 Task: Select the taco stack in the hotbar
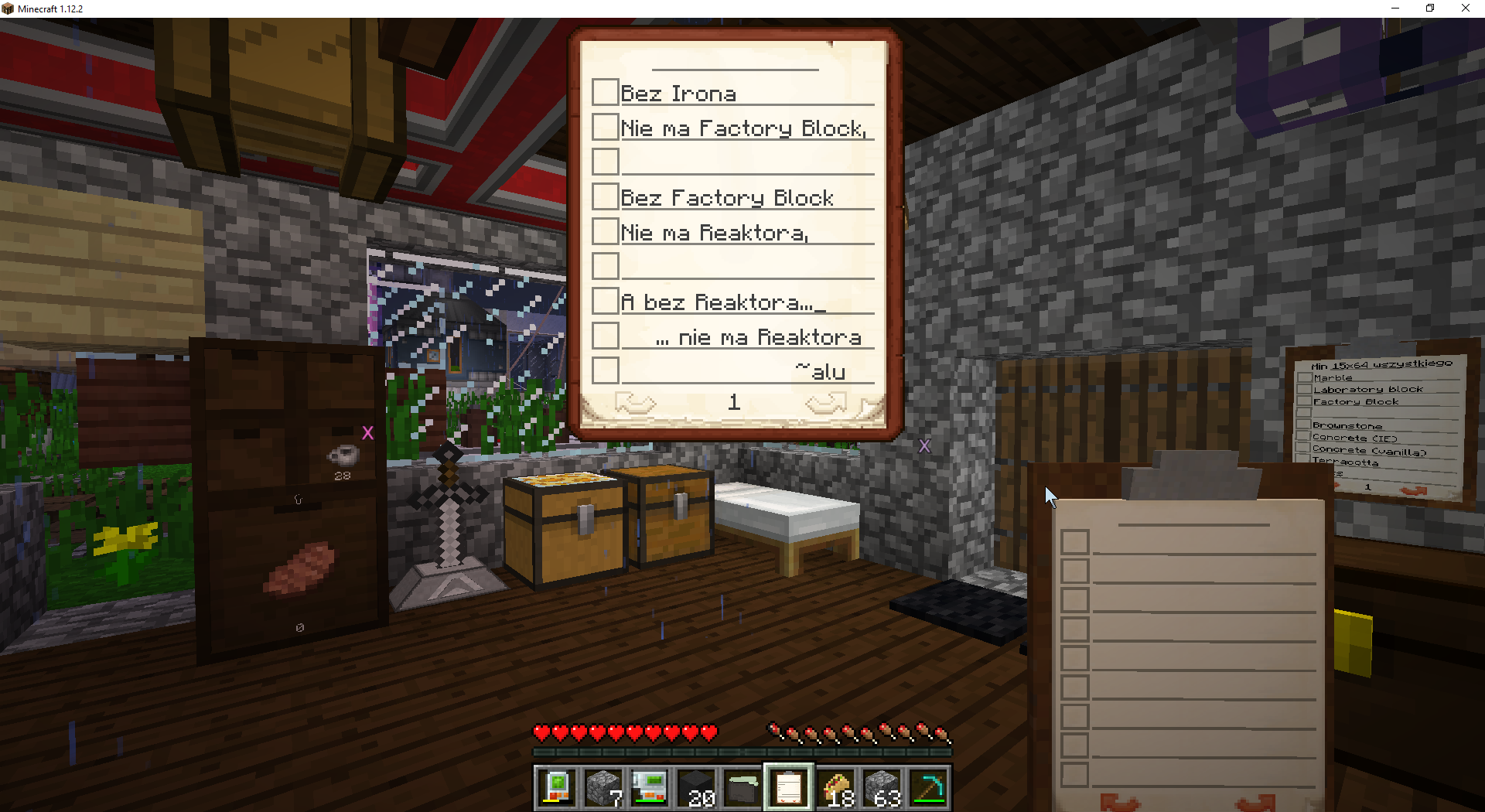tap(836, 789)
